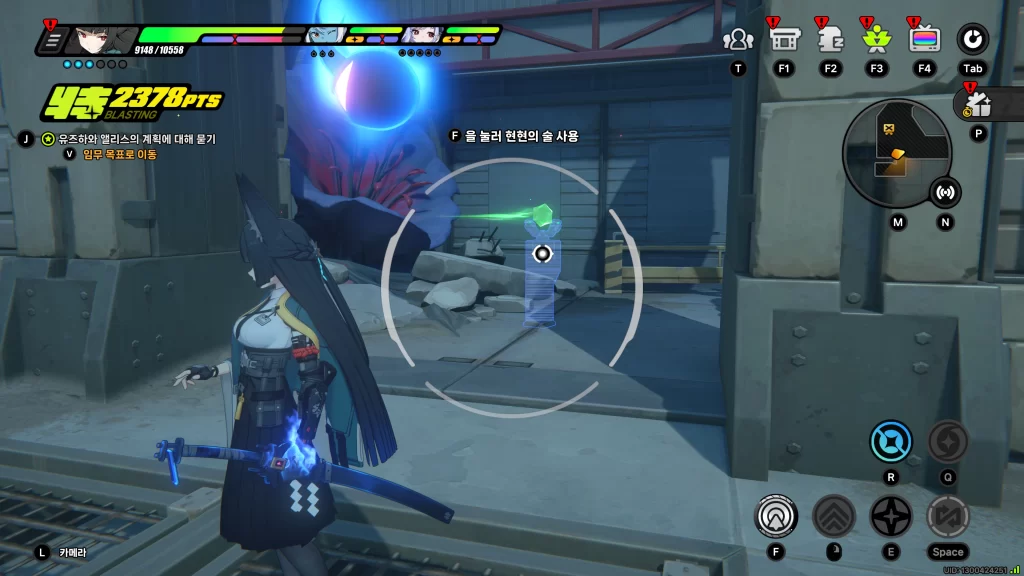Click the signal broadcast button on the minimap
Screen dimensions: 1024x576
coord(945,191)
